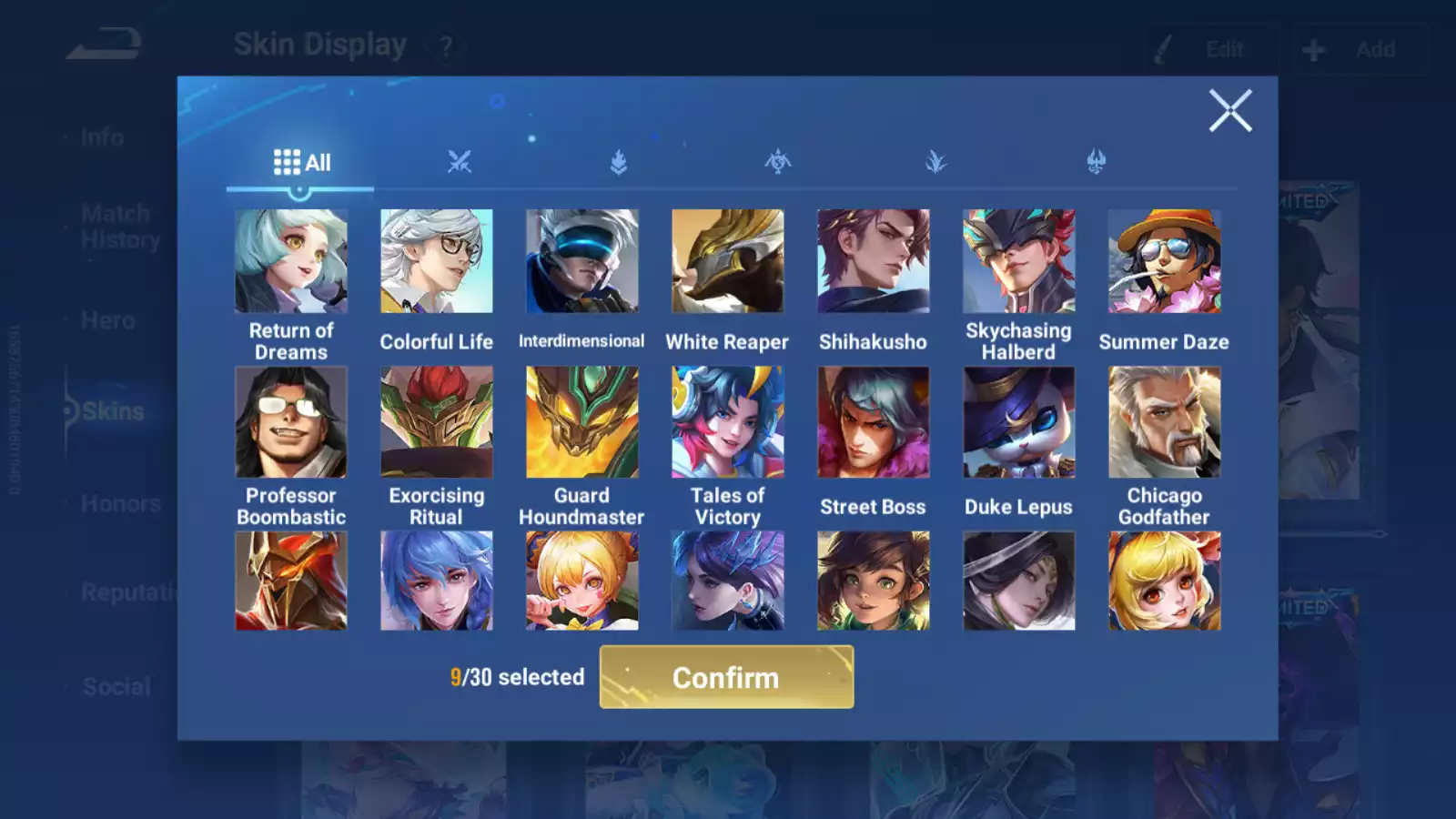Pick the Summer Daze skin

point(1164,262)
